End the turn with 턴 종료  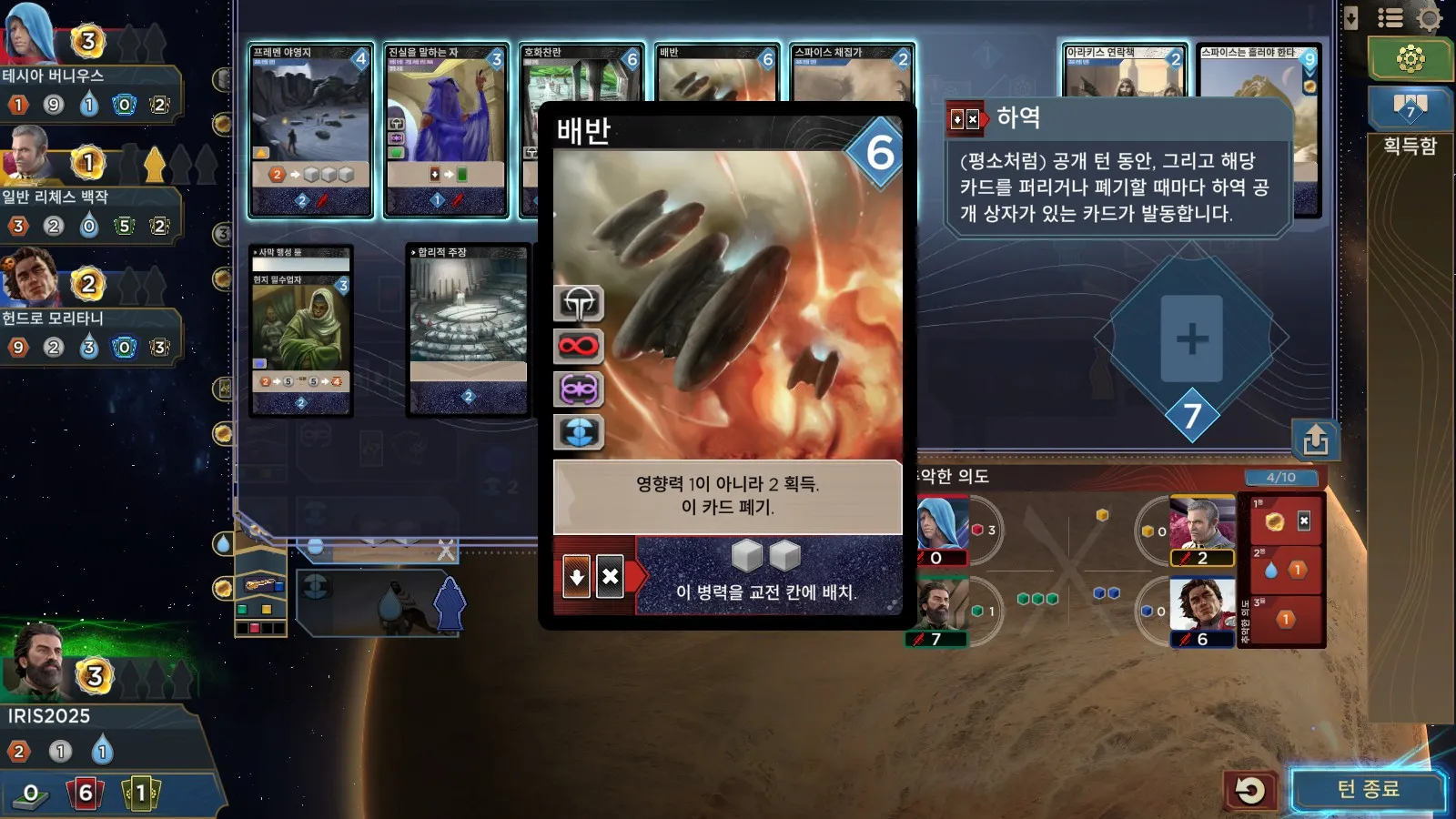click(x=1367, y=789)
